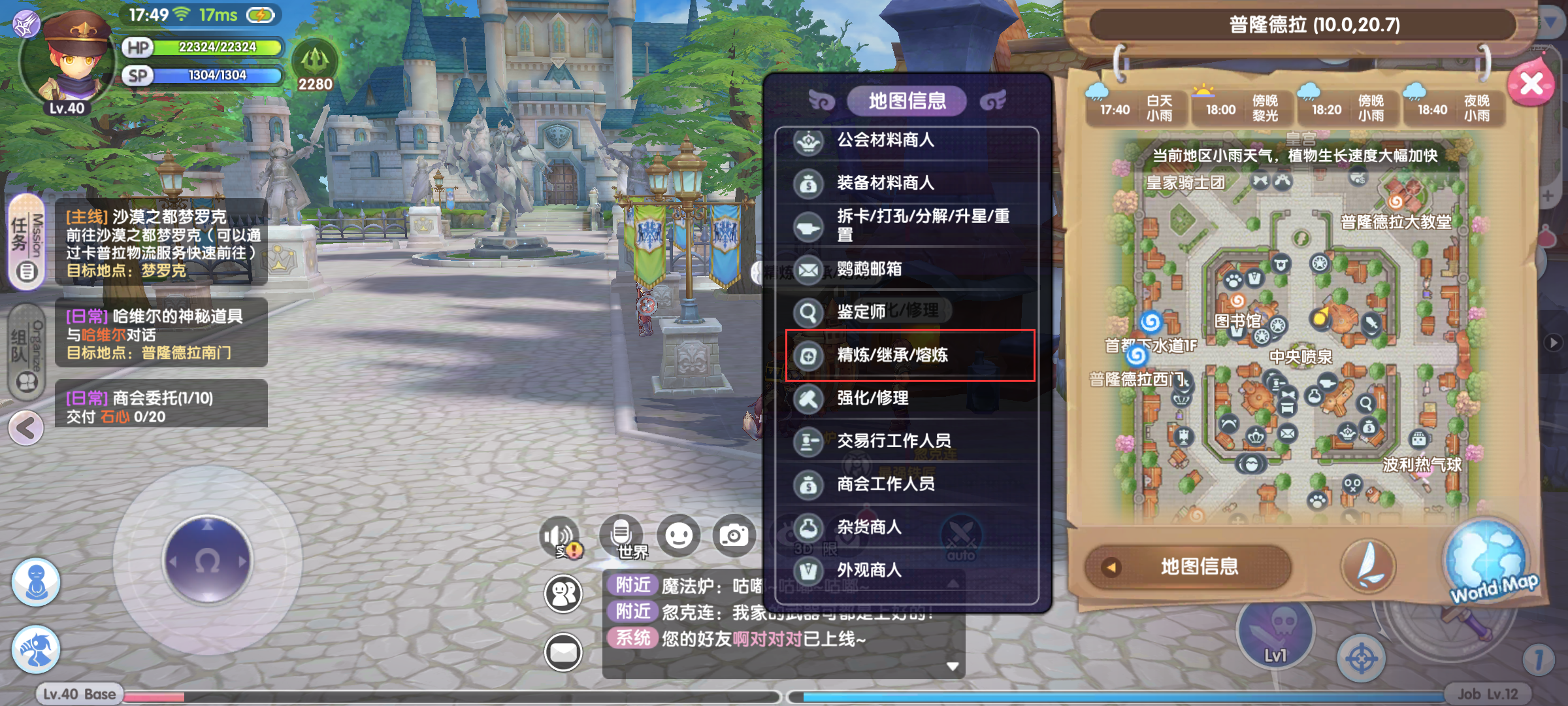Select 外观商人 from the map info list
This screenshot has width=1568, height=706.
869,570
